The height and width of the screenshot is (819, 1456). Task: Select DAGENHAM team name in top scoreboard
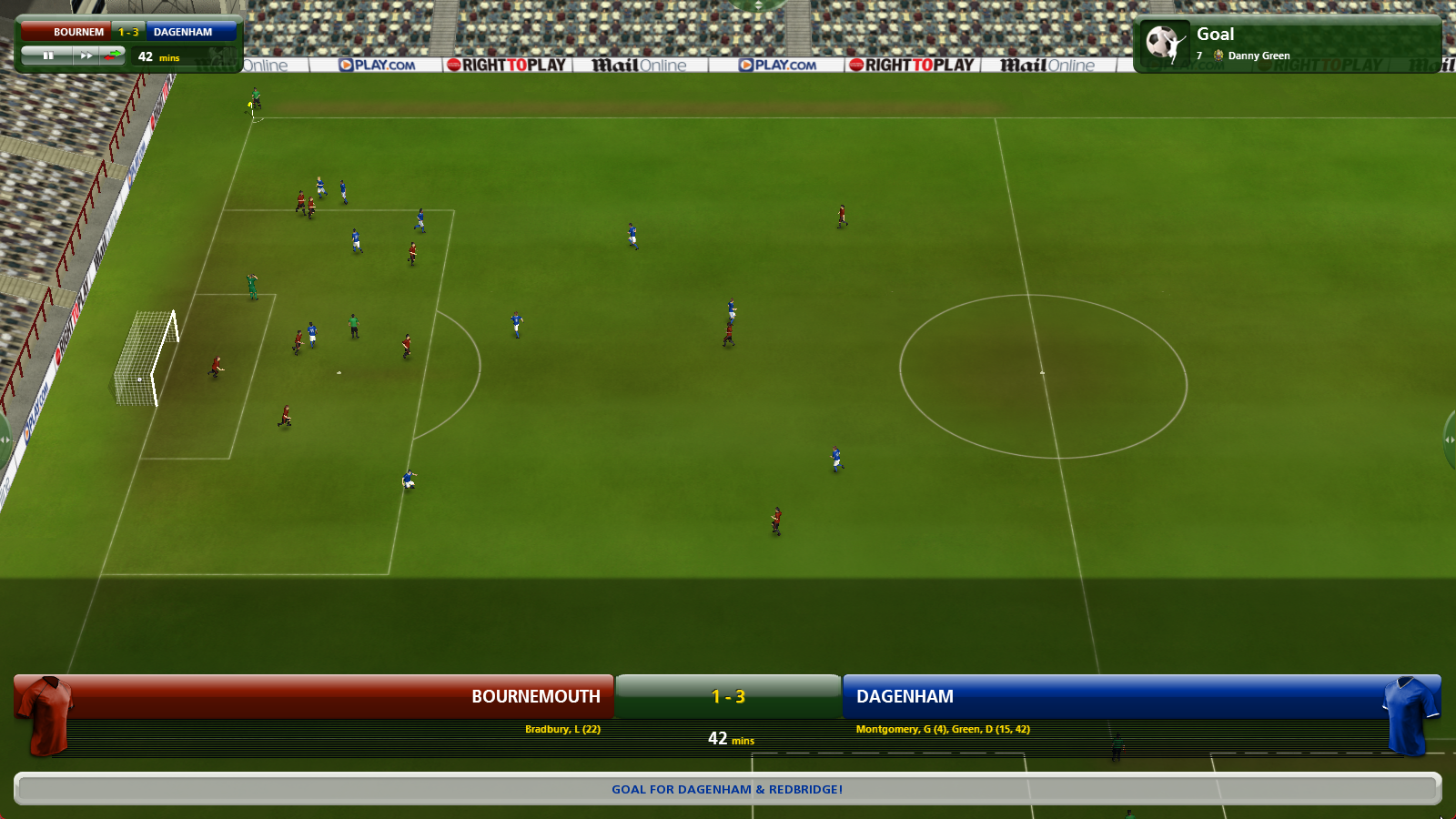183,32
